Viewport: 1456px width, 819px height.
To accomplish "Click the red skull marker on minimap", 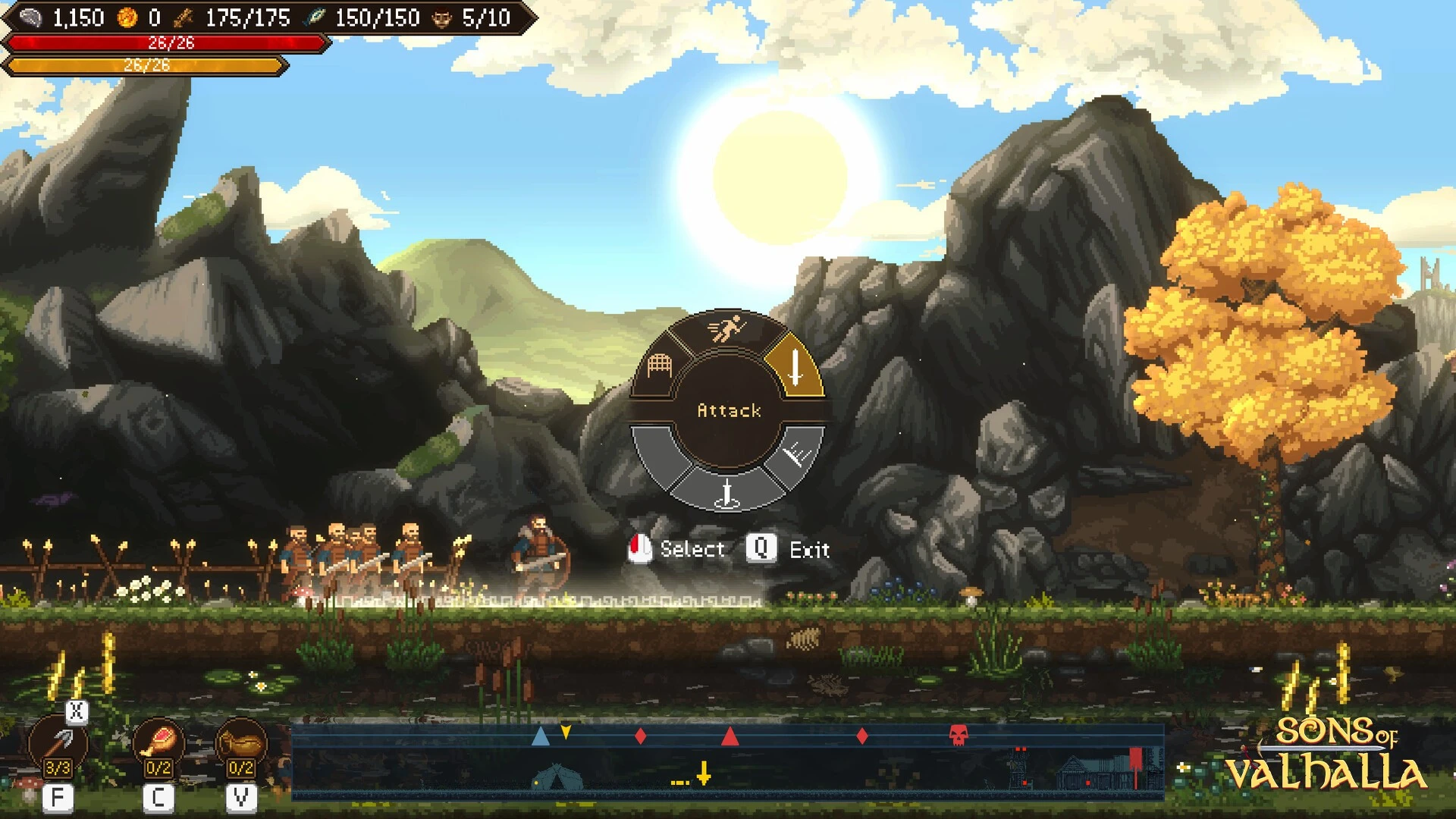I will [959, 735].
